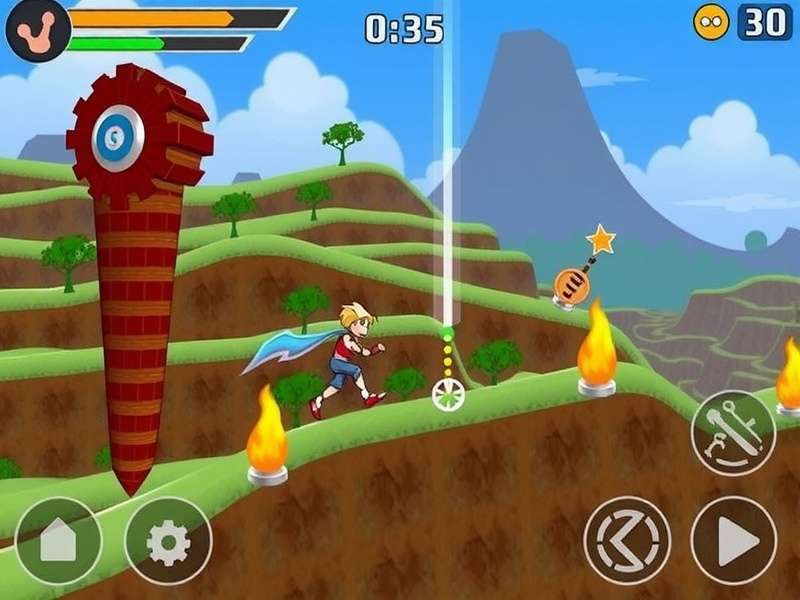Tap the left-arrow dash button
The image size is (800, 600).
pyautogui.click(x=627, y=540)
